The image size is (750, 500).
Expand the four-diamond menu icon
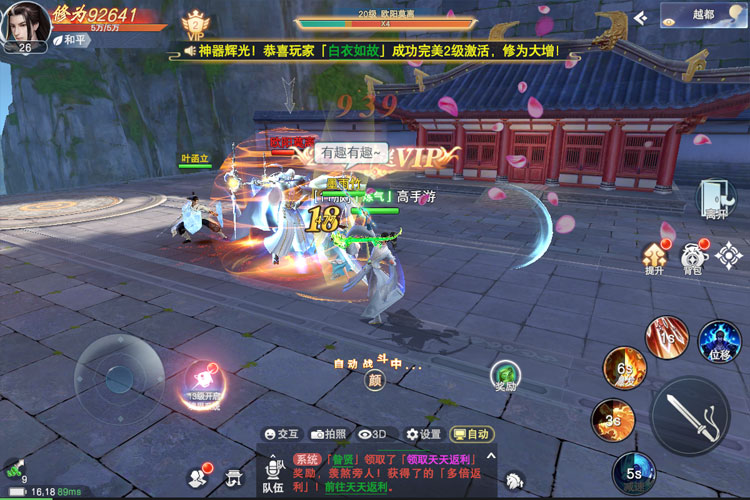coord(729,255)
